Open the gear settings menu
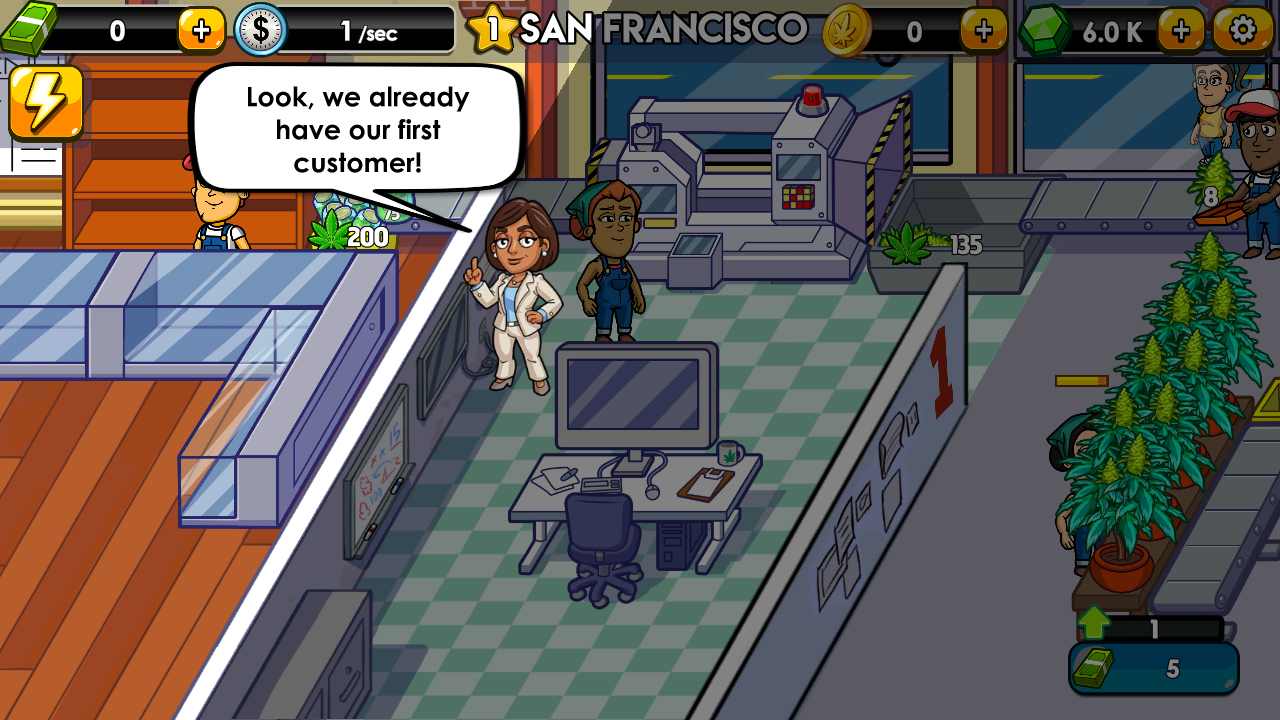The image size is (1280, 720). (1243, 30)
